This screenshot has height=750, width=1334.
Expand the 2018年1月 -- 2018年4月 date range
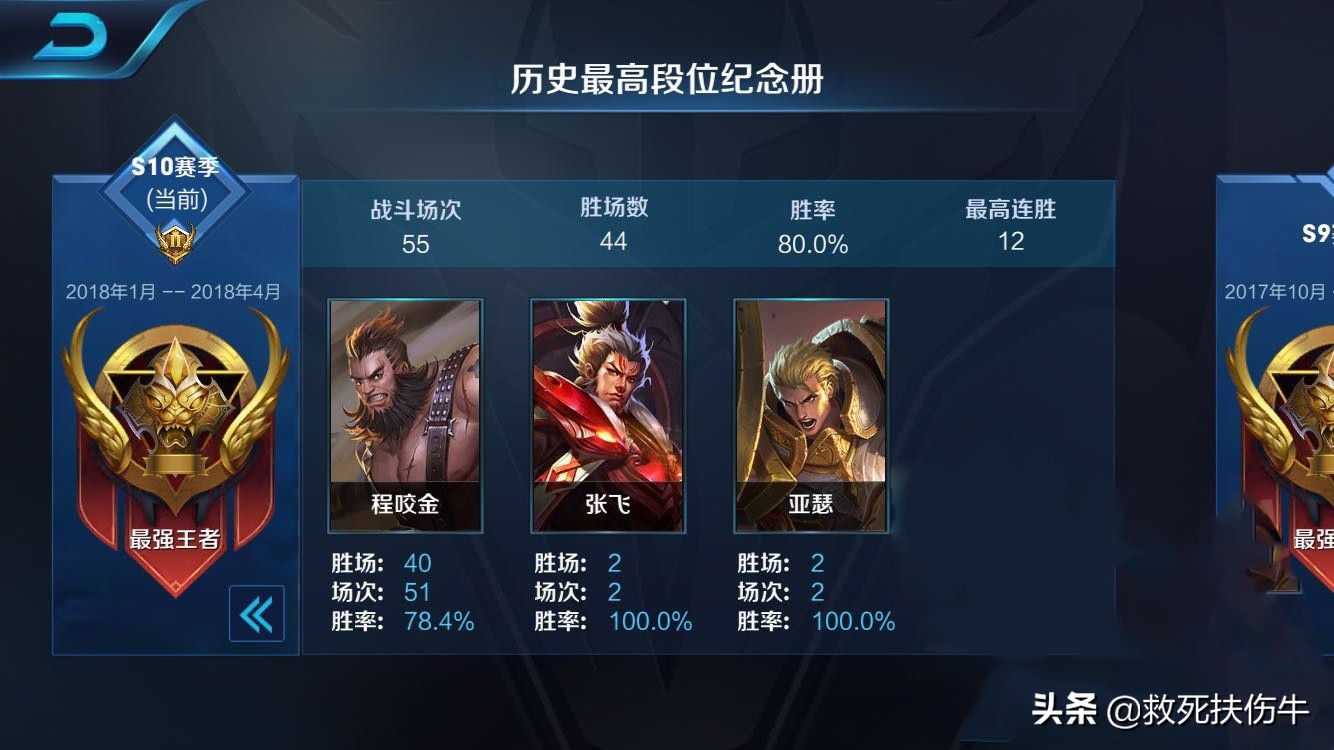coord(175,288)
